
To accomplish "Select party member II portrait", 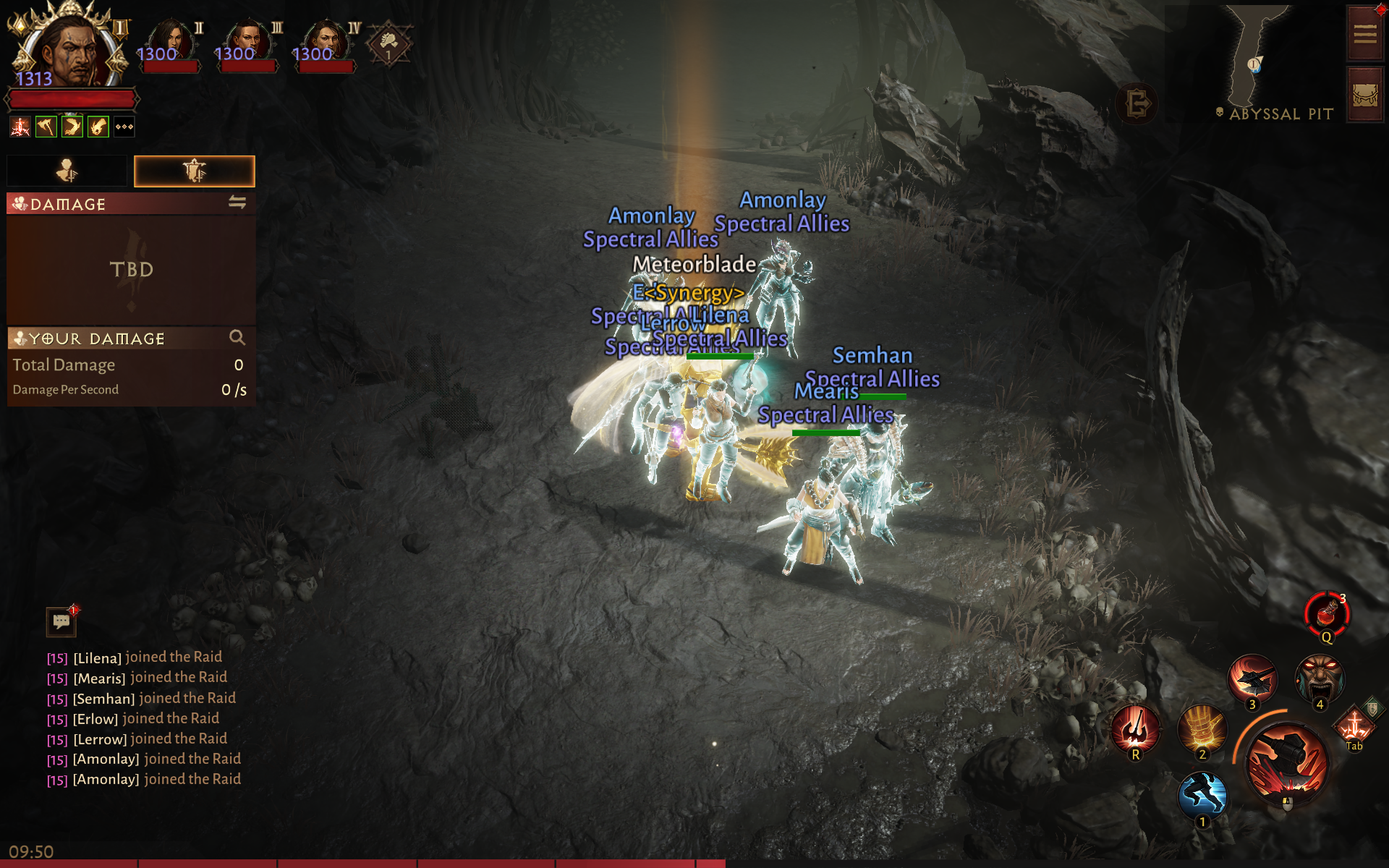I will pyautogui.click(x=171, y=42).
